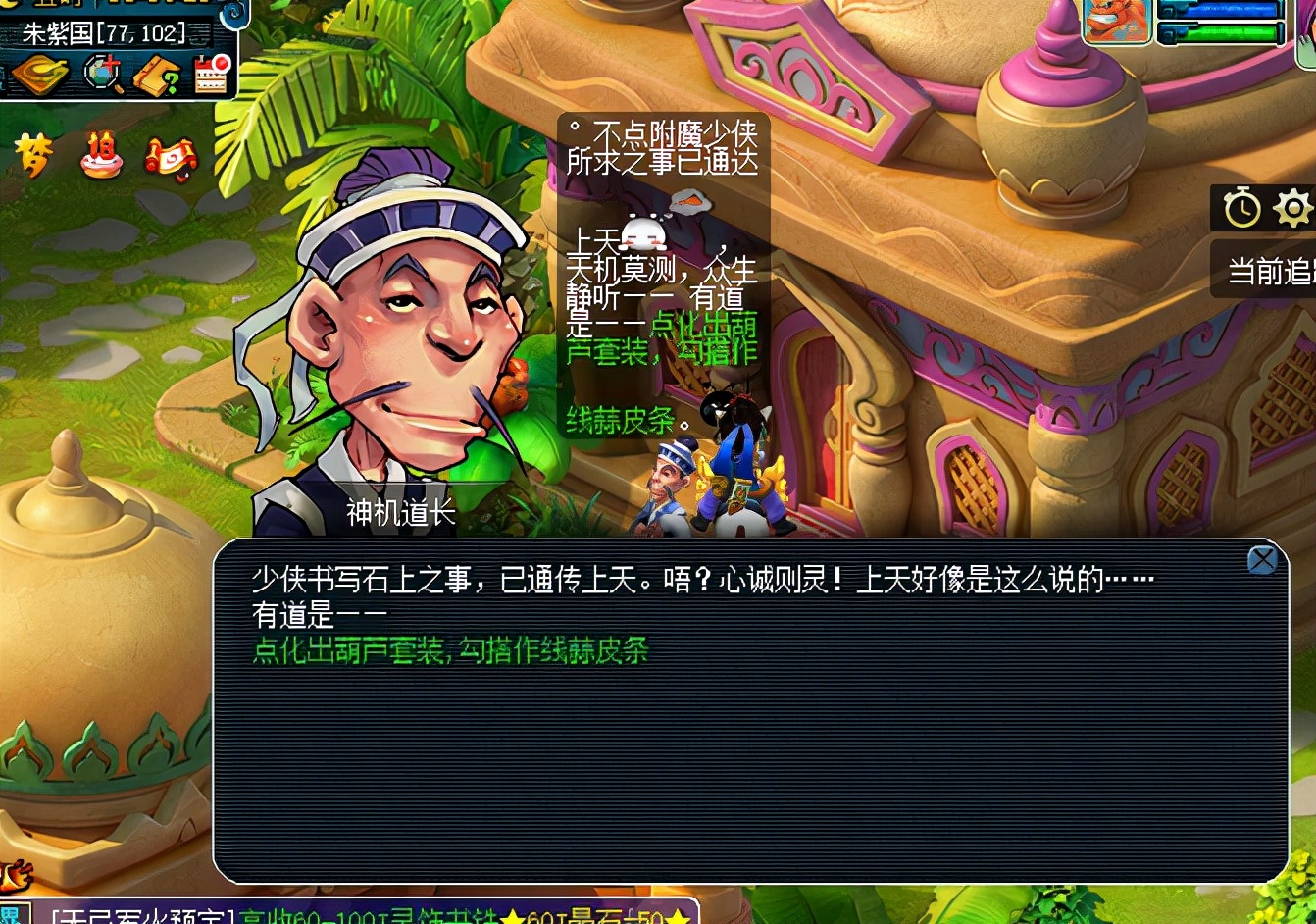This screenshot has width=1316, height=924.
Task: Click the stopwatch timer icon
Action: (1242, 208)
